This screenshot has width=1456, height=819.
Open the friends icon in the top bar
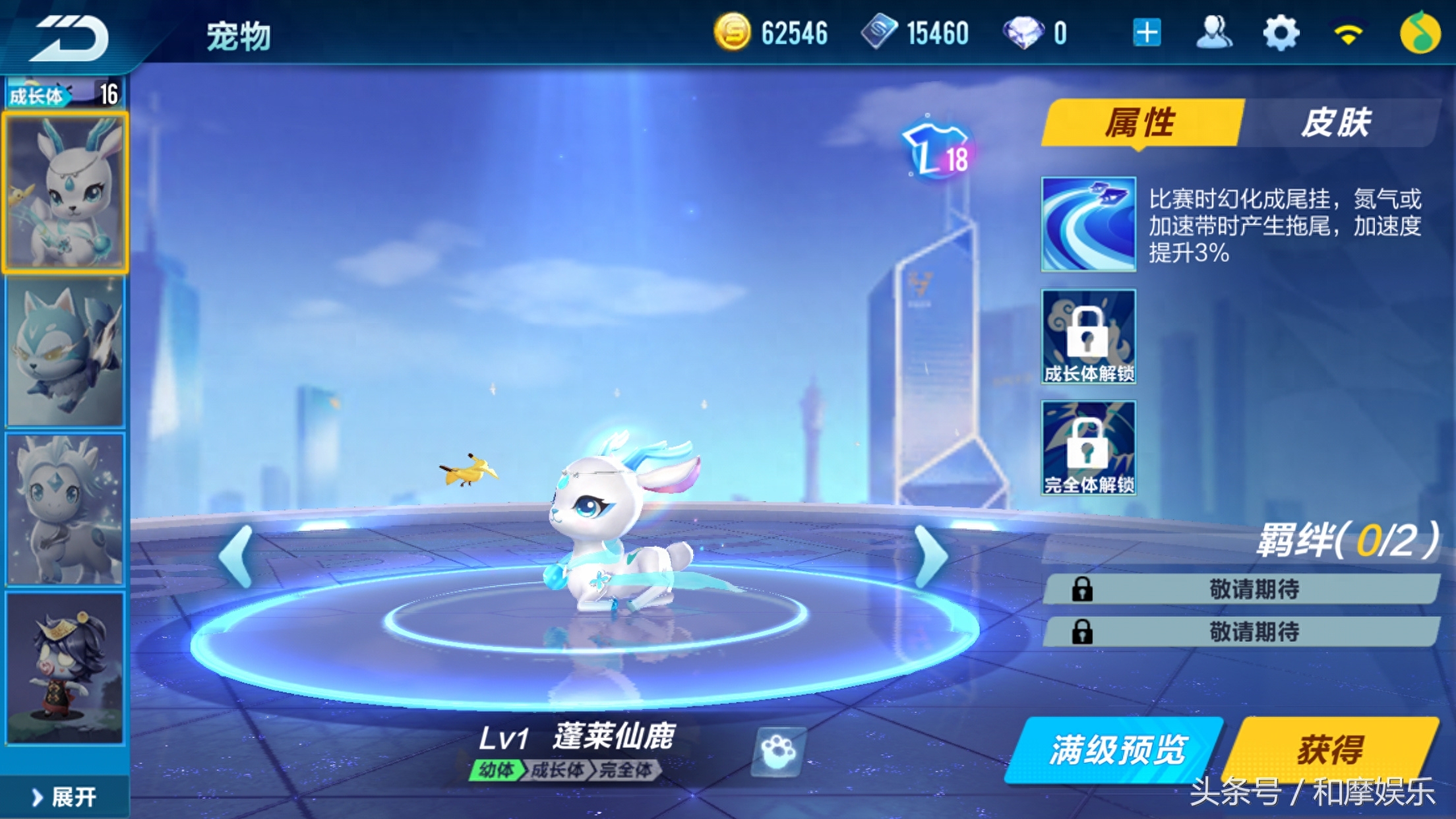click(1213, 33)
